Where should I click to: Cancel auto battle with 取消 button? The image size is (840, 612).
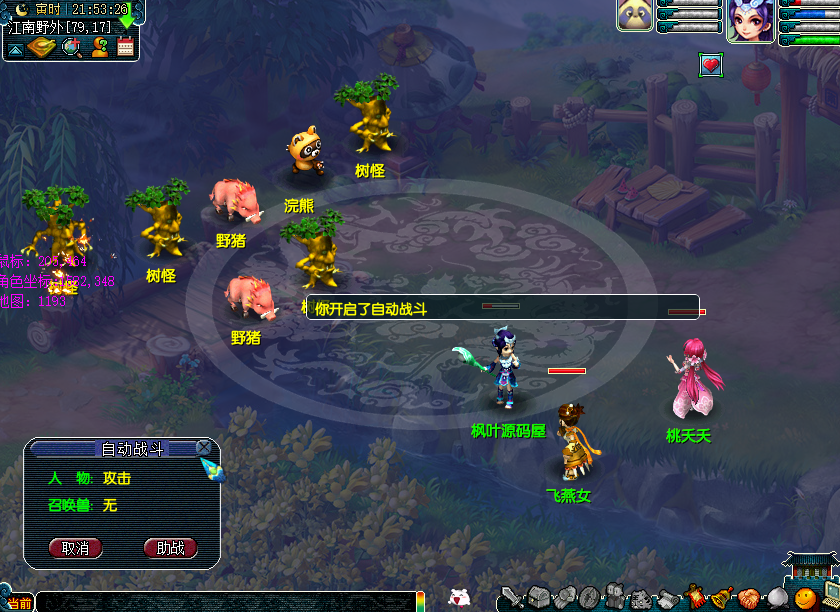click(x=76, y=548)
